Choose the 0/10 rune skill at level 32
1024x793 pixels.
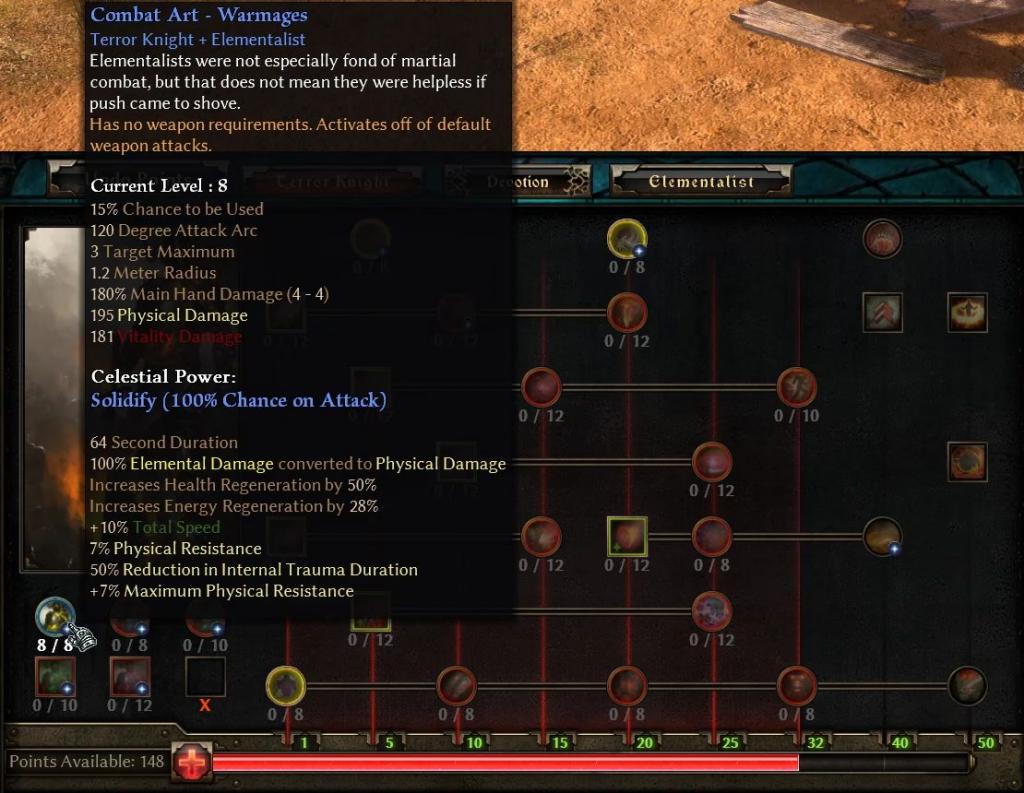click(x=797, y=387)
